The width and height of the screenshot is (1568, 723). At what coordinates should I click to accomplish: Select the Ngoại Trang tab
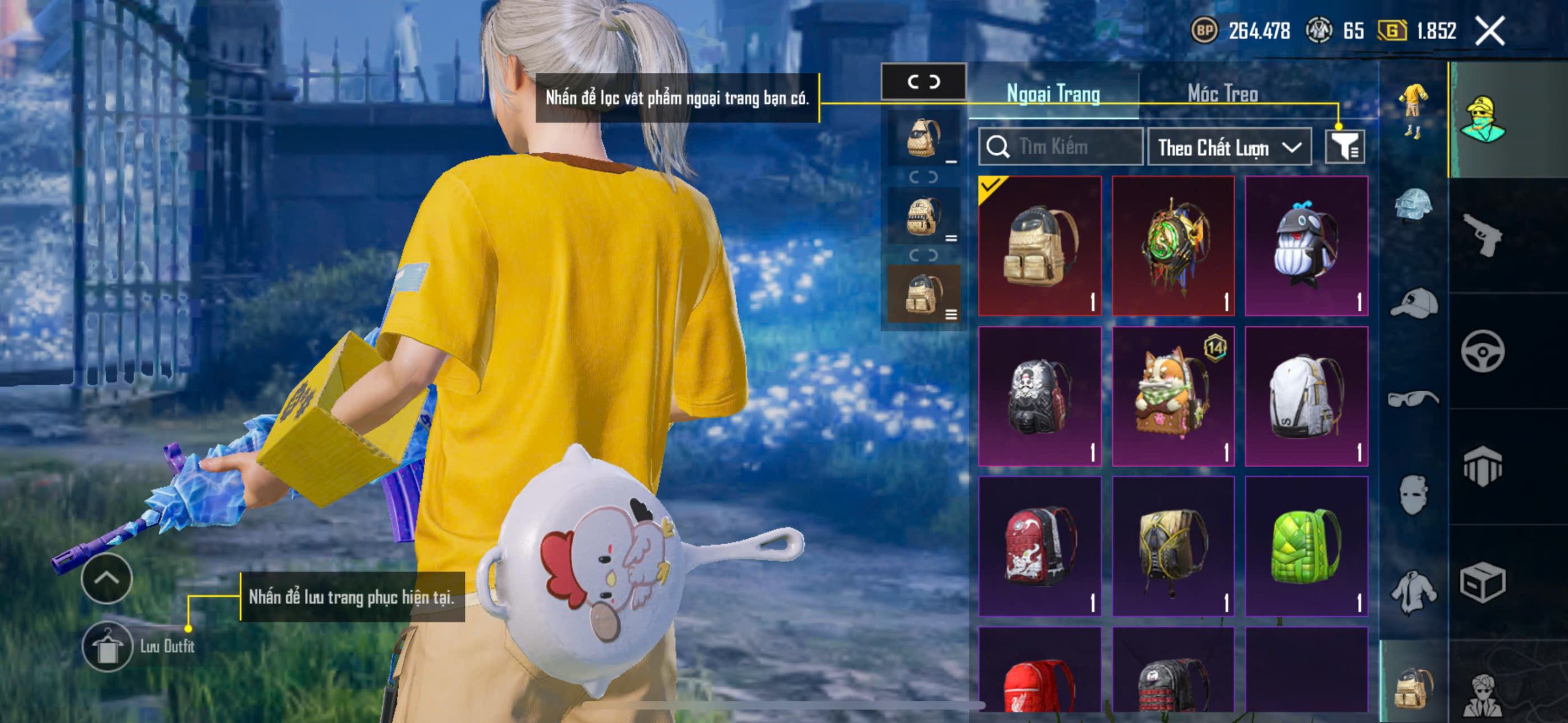coord(1053,94)
